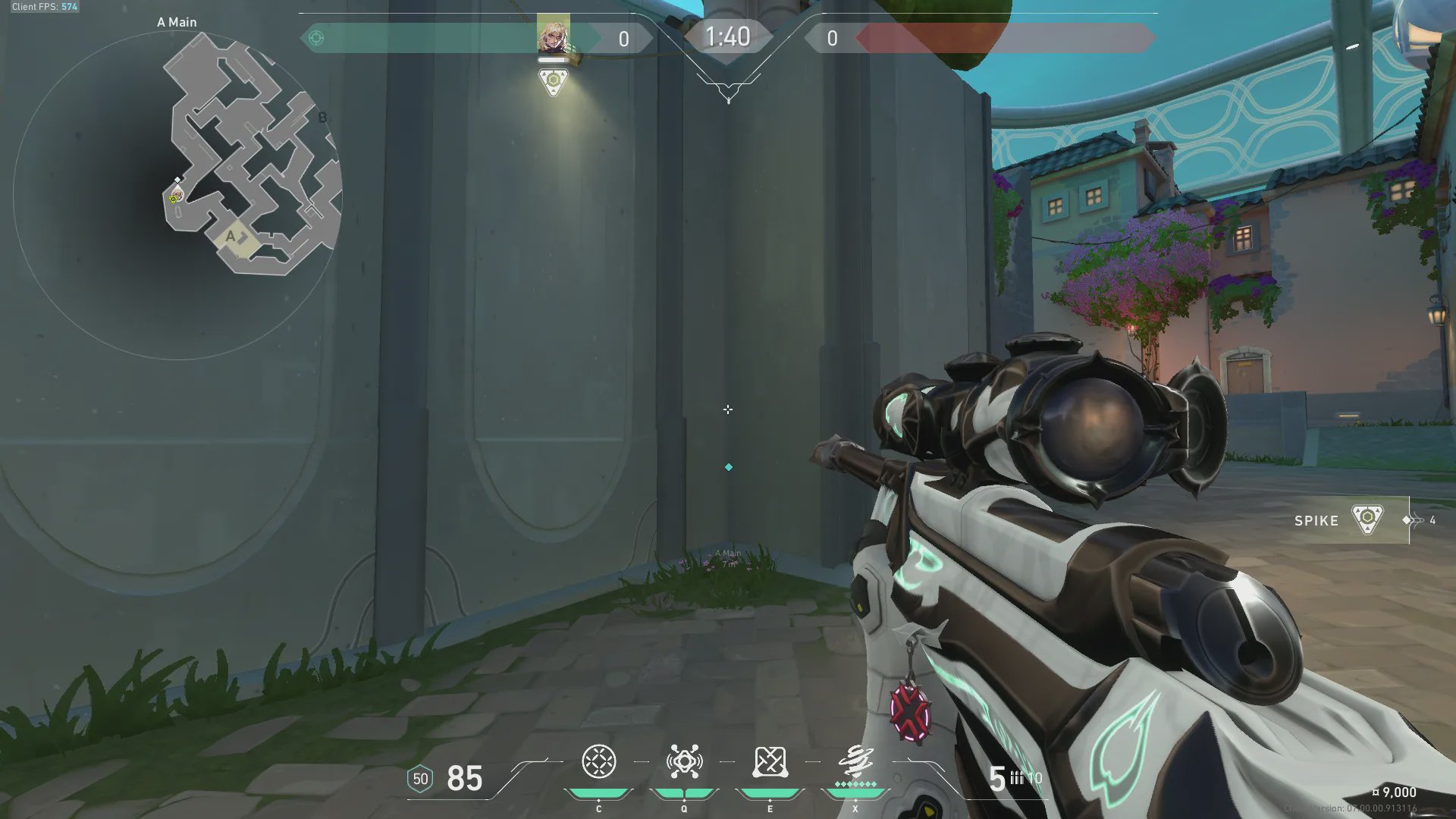Click the shield armor icon showing 50
Viewport: 1456px width, 819px height.
(x=420, y=779)
